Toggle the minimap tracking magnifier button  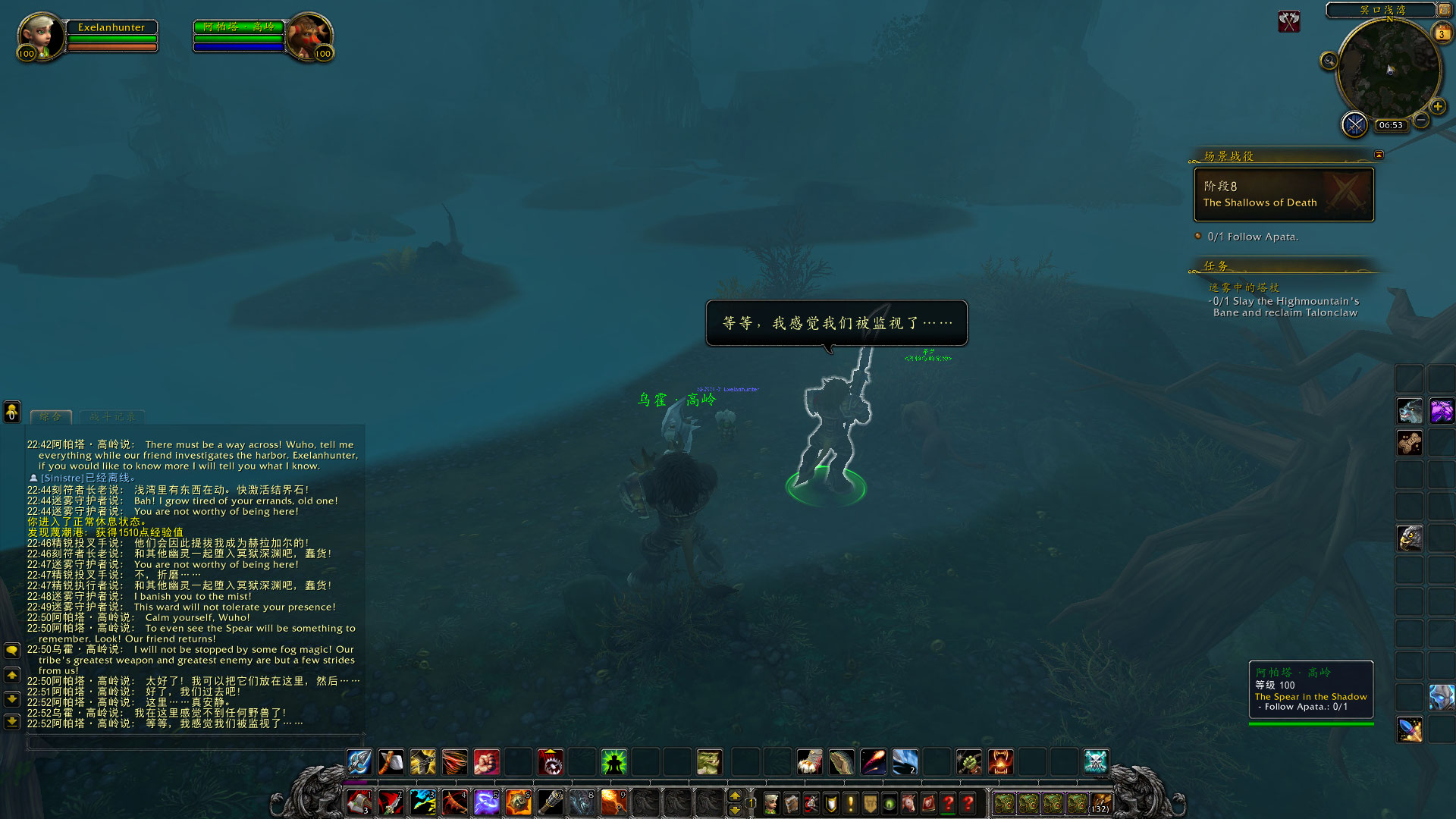point(1329,61)
